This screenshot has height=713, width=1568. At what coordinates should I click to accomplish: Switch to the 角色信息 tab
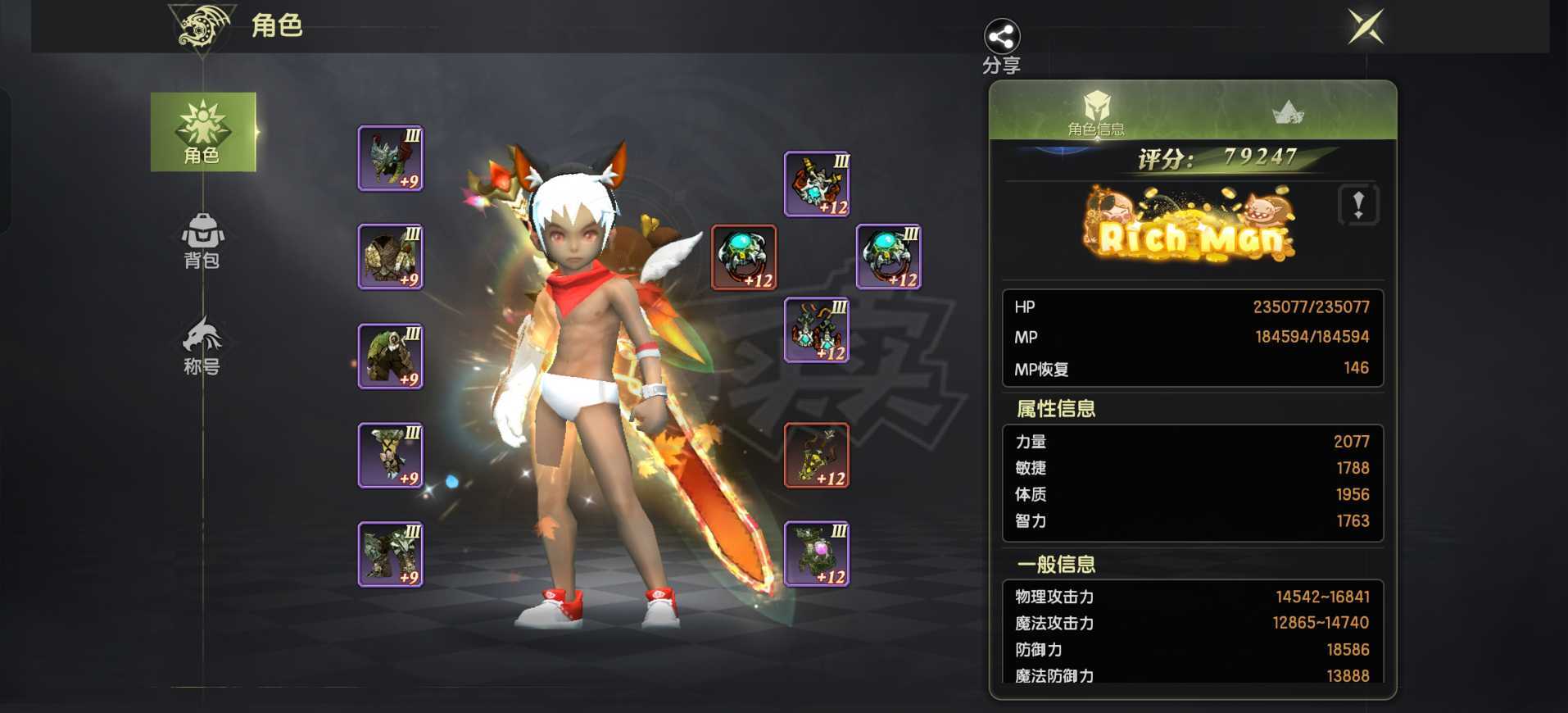(x=1096, y=115)
